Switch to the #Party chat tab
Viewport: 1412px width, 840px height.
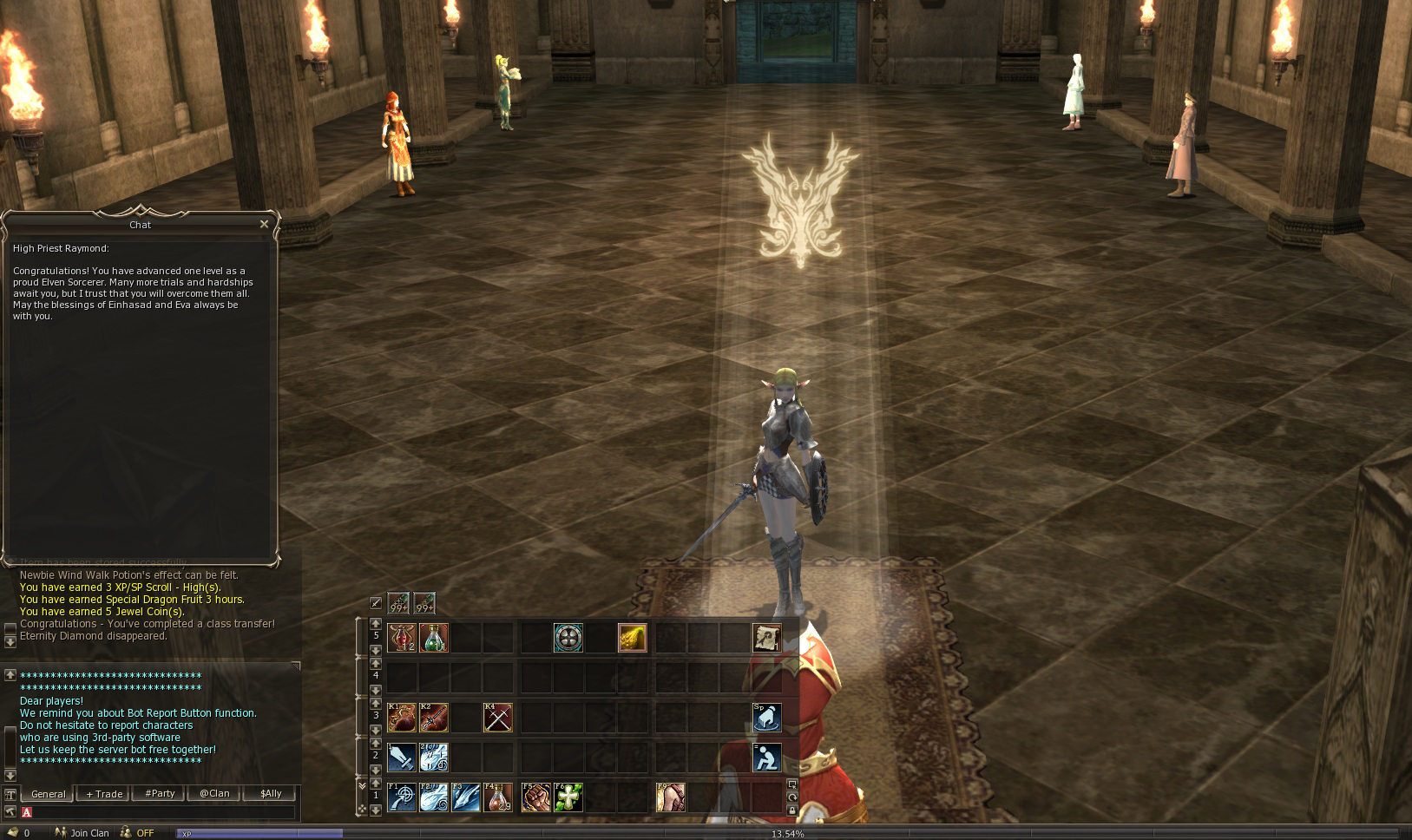160,793
